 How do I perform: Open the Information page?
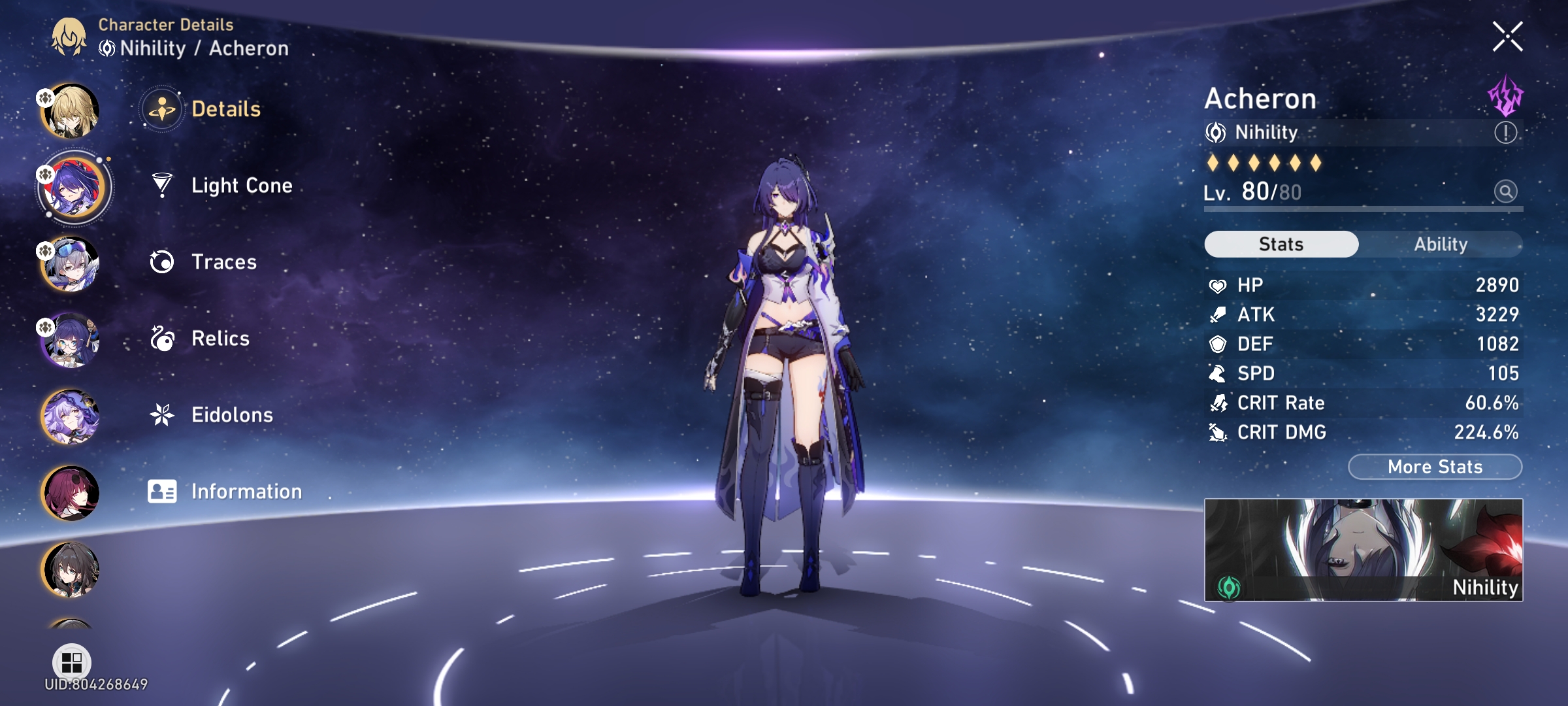(246, 491)
